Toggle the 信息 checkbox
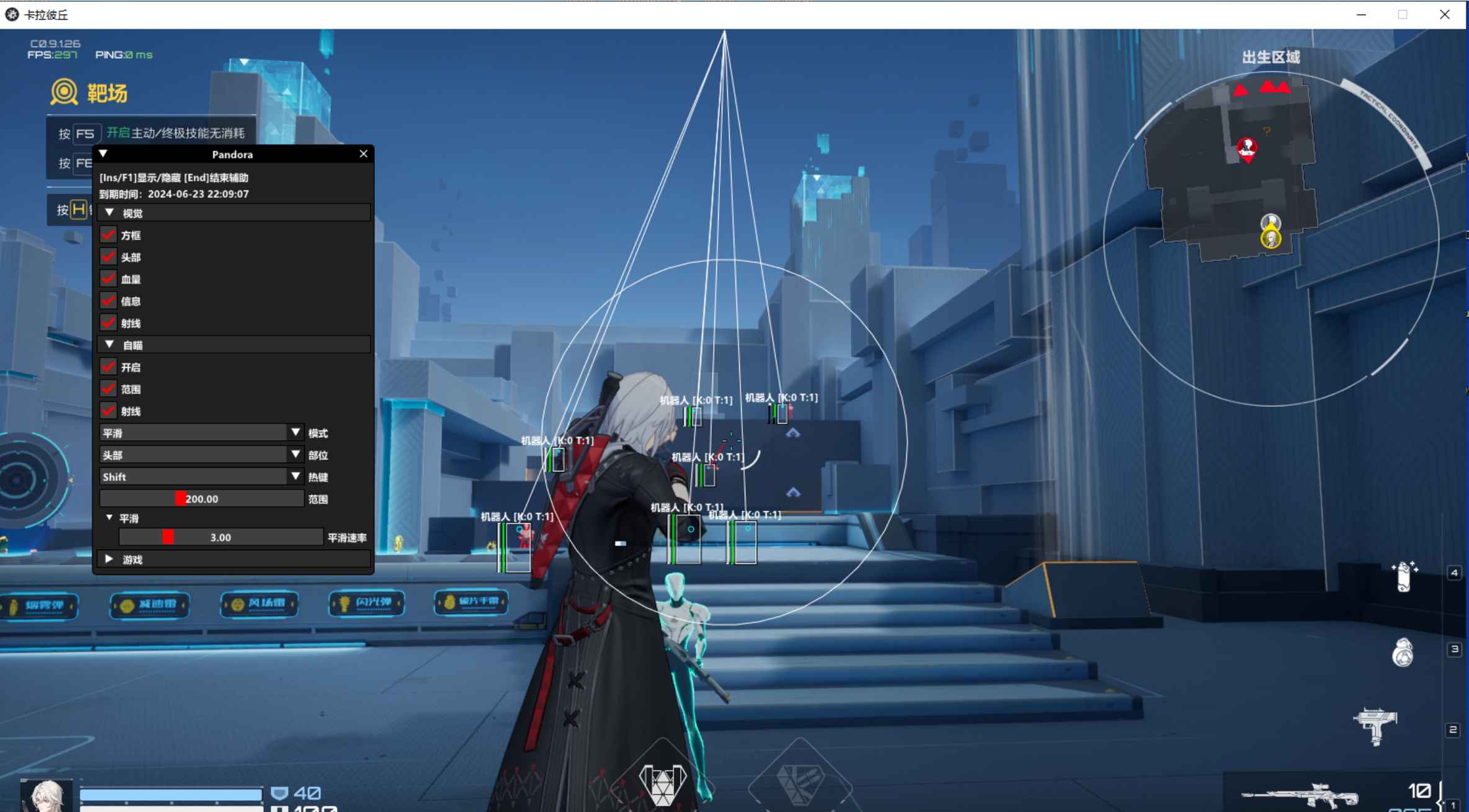Viewport: 1469px width, 812px height. click(x=109, y=301)
